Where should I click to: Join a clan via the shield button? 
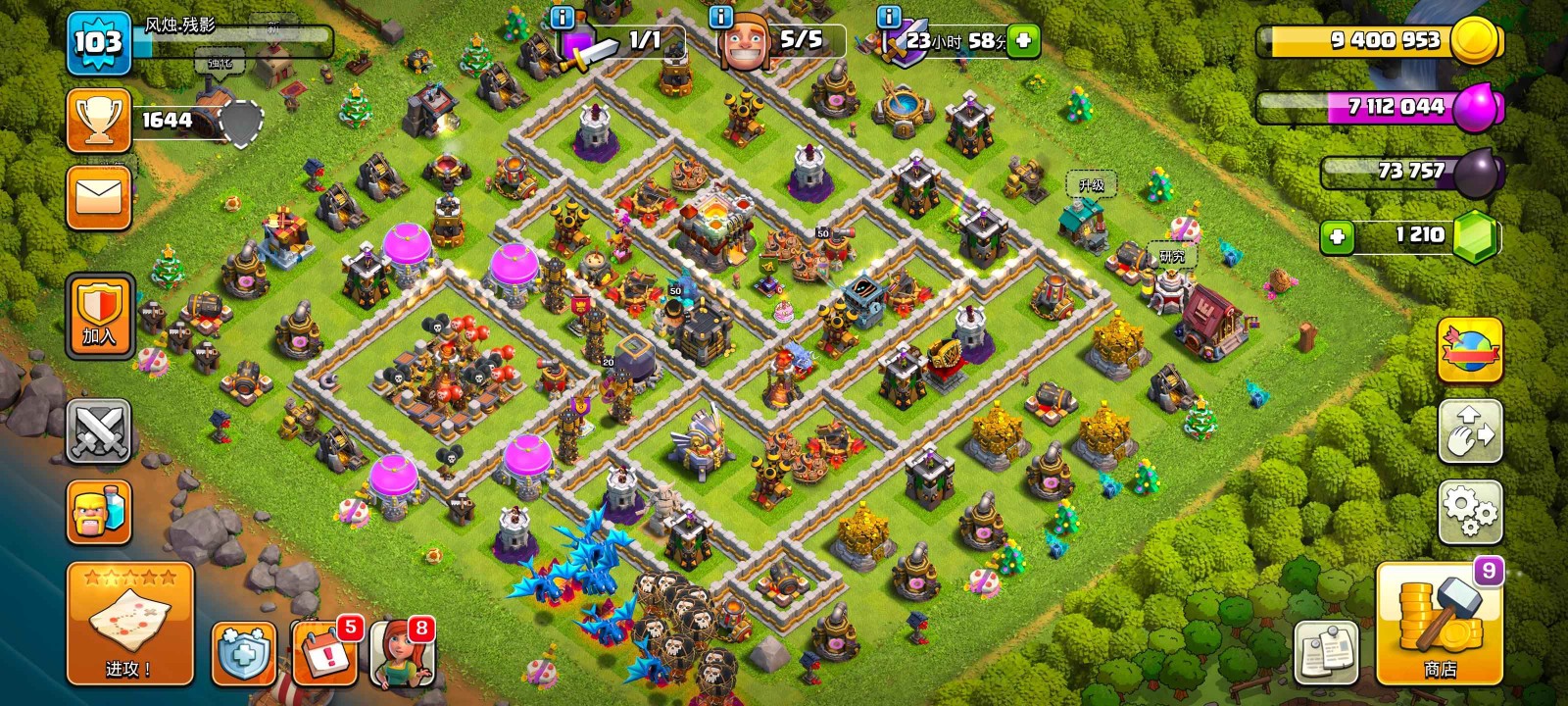pos(99,316)
